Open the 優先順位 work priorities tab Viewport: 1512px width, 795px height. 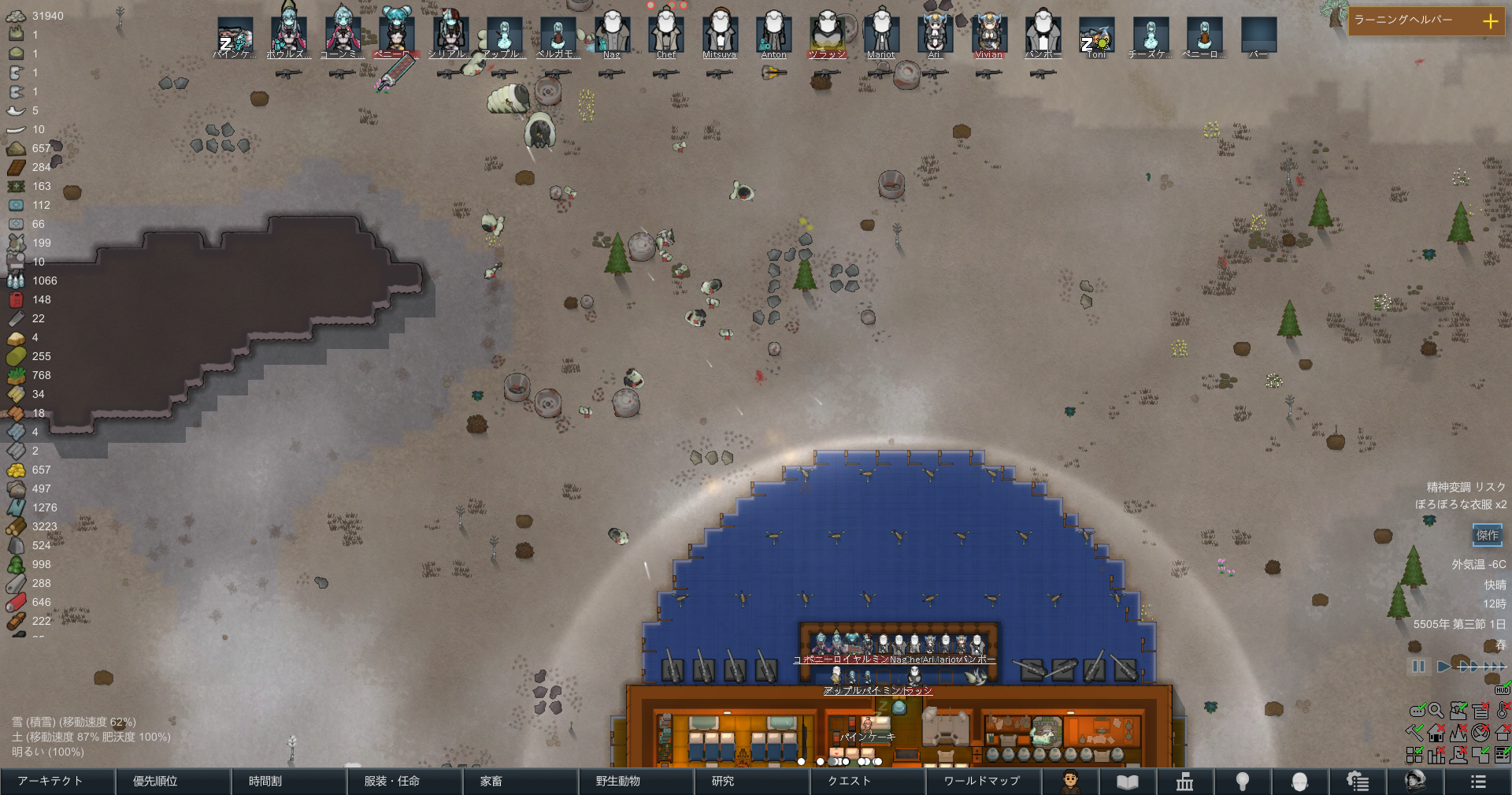[x=173, y=782]
